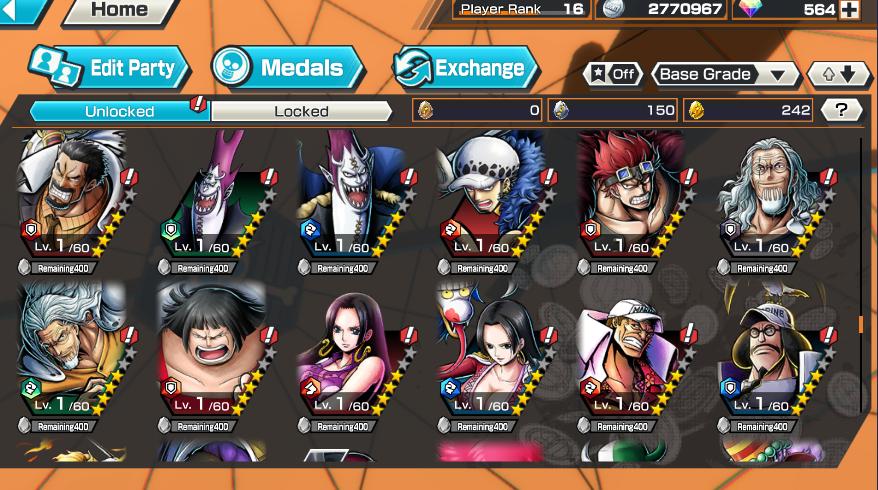The width and height of the screenshot is (878, 490).
Task: Open the Edit Party screen
Action: (x=108, y=68)
